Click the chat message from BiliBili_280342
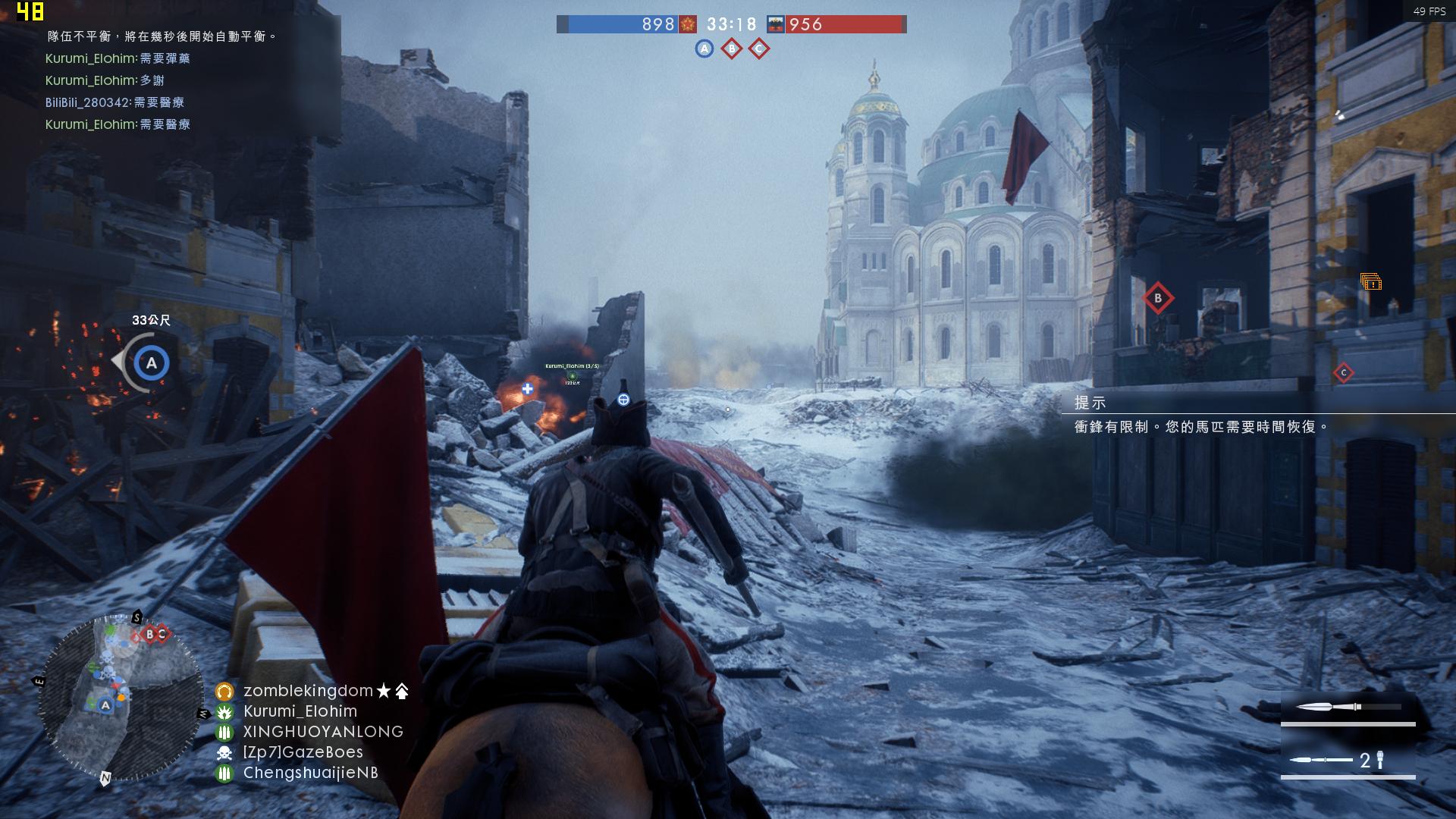The height and width of the screenshot is (819, 1456). point(115,102)
